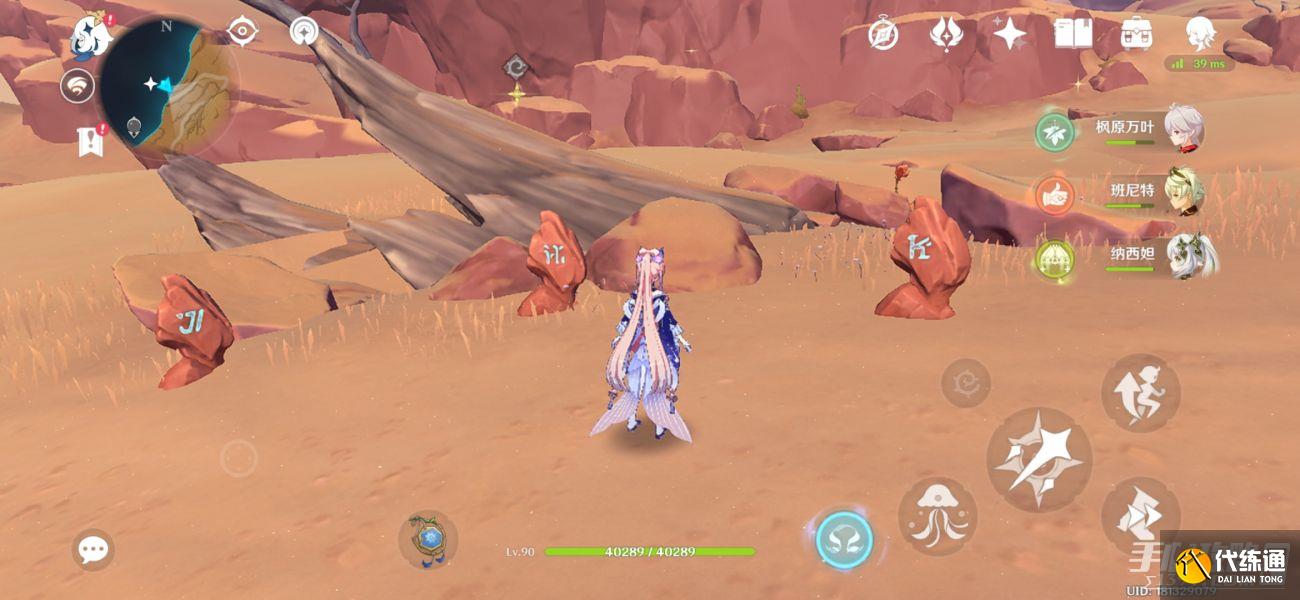This screenshot has width=1300, height=600.
Task: Unleash the glowing elemental burst
Action: tap(844, 540)
